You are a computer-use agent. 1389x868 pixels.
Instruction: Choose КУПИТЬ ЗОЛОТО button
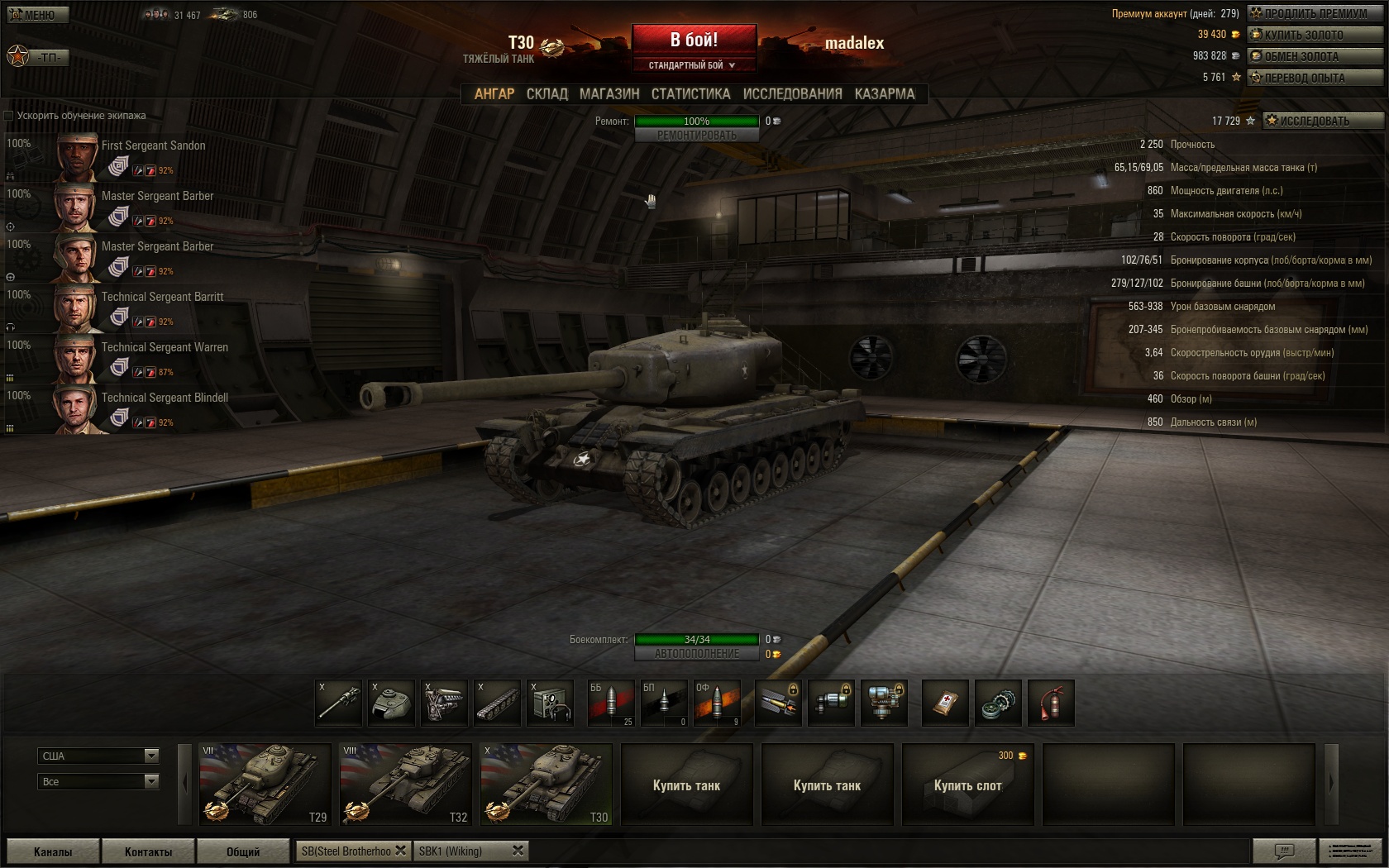click(x=1315, y=35)
